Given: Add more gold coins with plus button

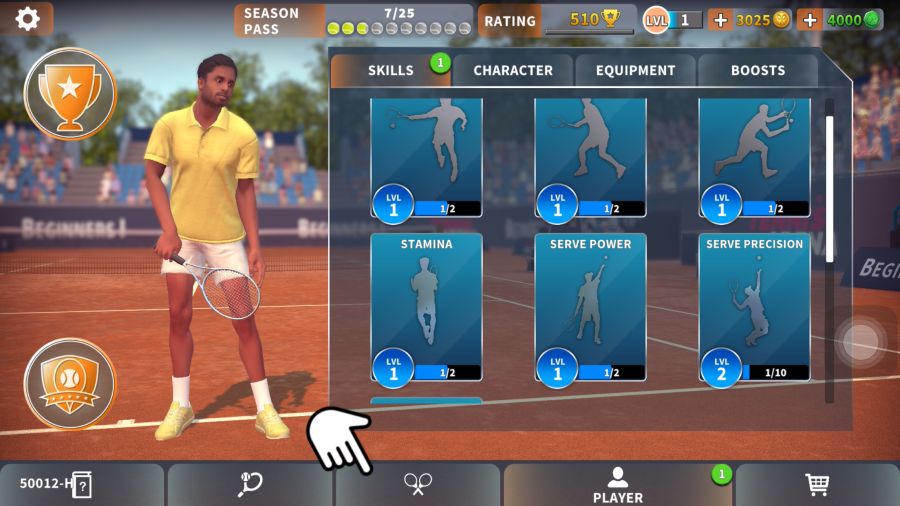Looking at the screenshot, I should [x=720, y=19].
